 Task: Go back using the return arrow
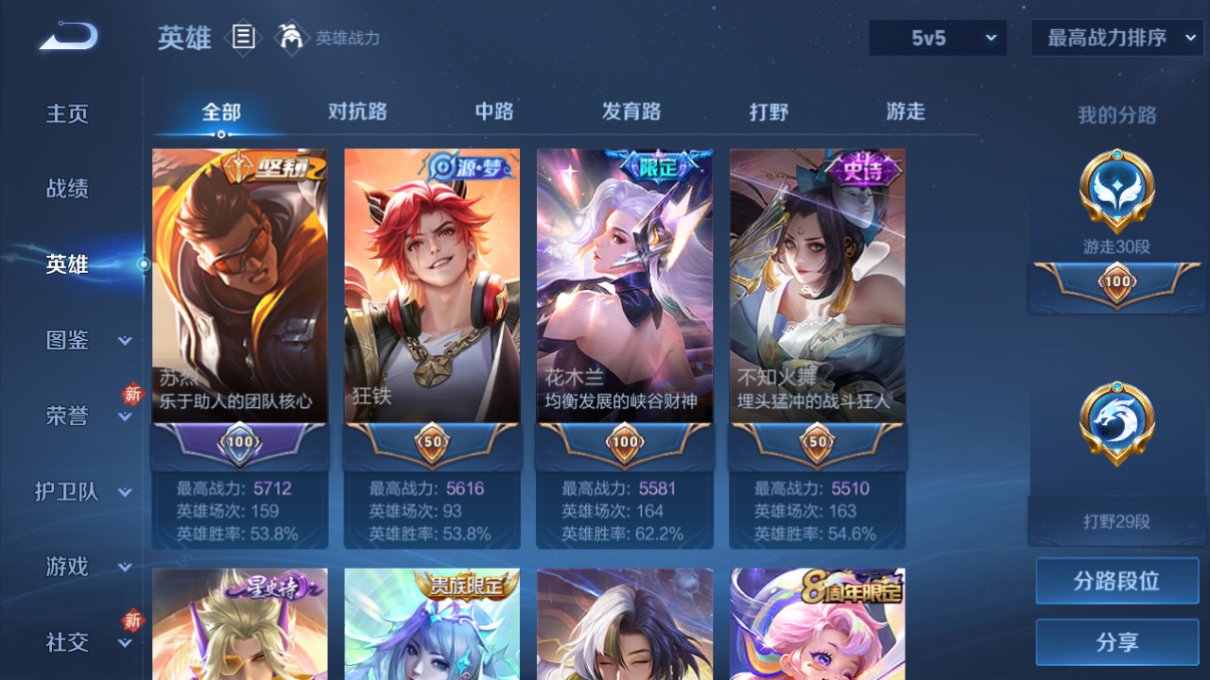click(x=68, y=38)
